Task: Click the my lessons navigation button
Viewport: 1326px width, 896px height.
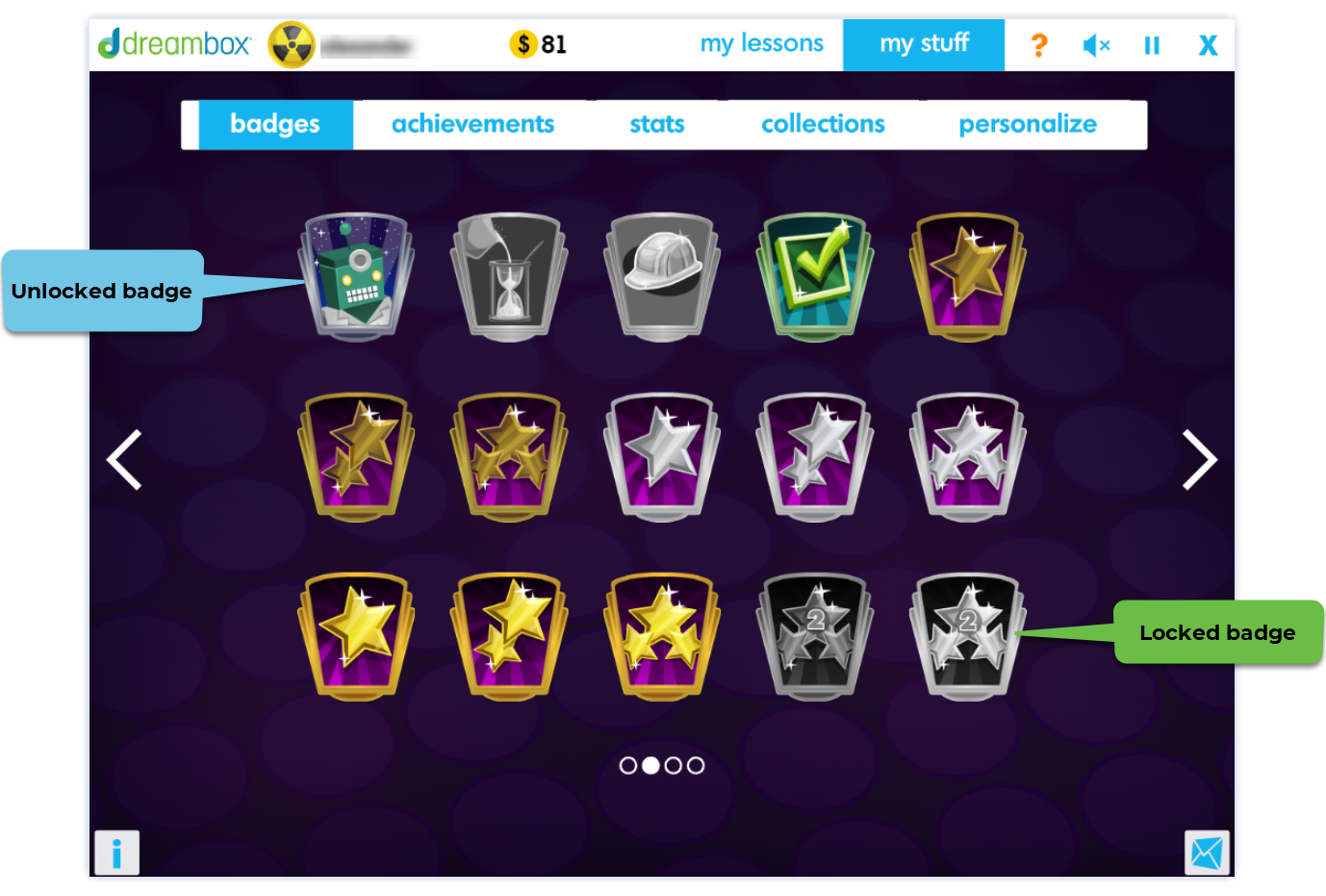Action: (762, 43)
